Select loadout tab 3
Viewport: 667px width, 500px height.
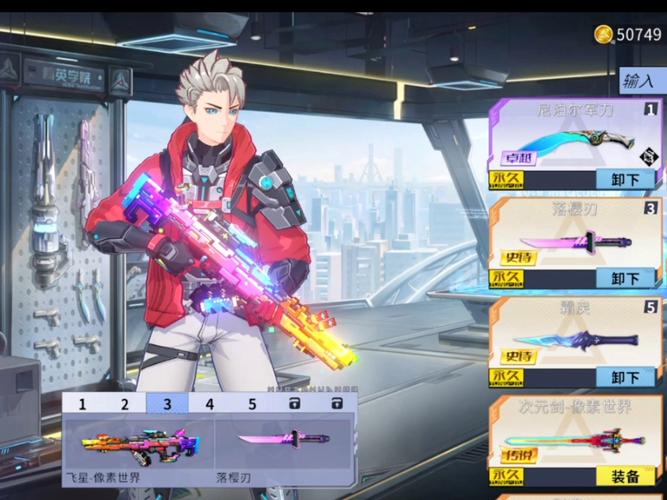pyautogui.click(x=167, y=404)
